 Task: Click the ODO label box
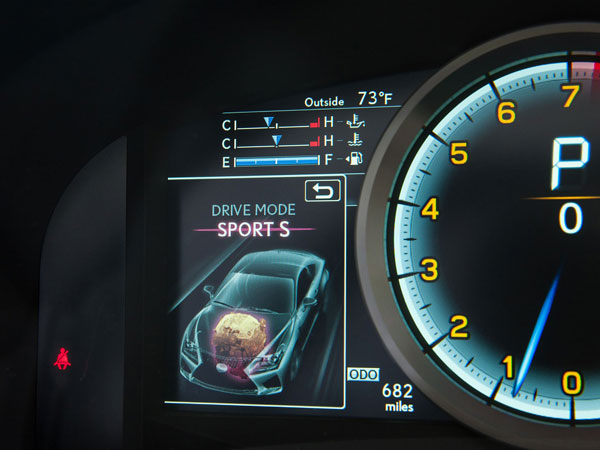(362, 375)
